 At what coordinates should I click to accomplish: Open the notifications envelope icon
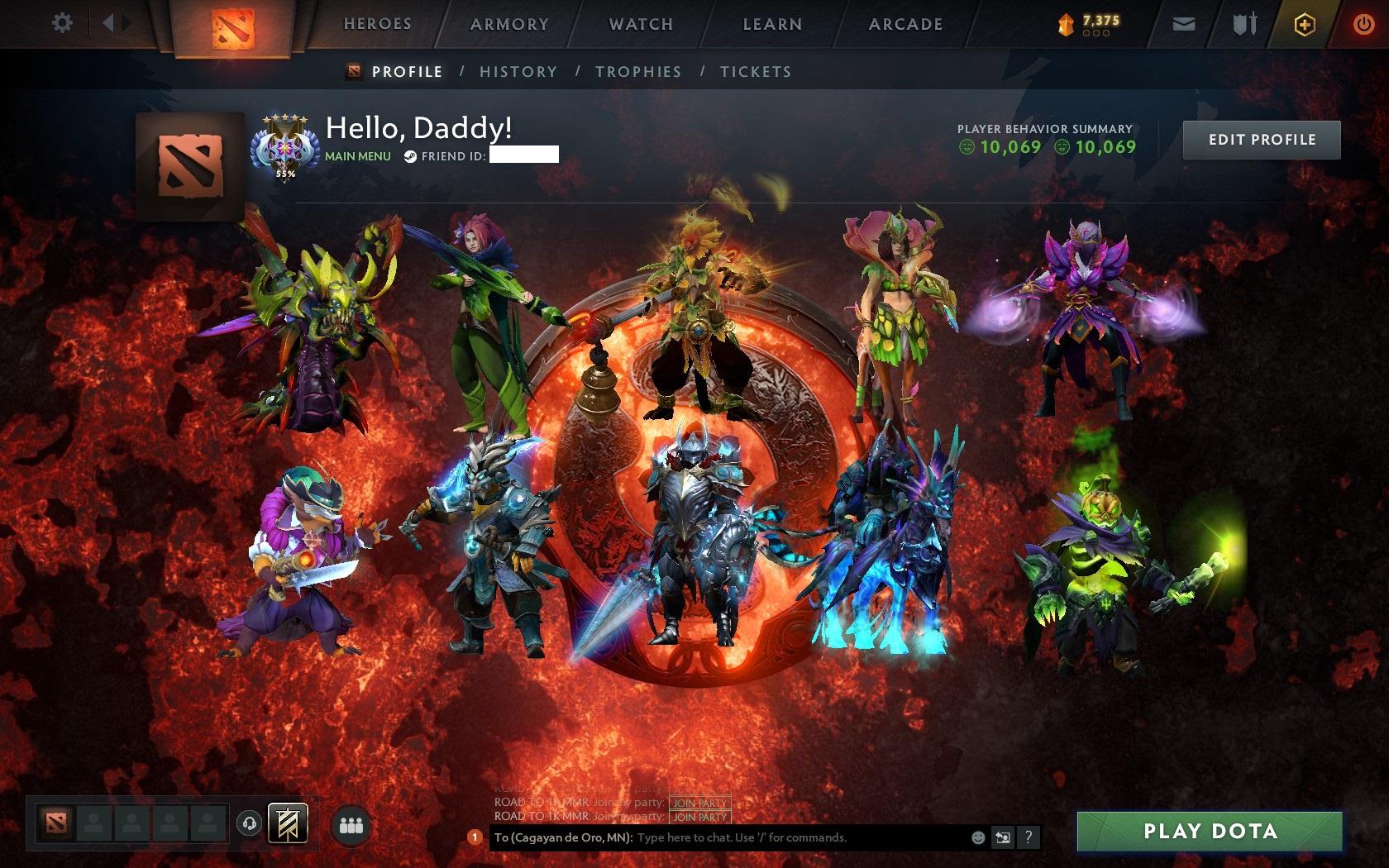pos(1184,24)
